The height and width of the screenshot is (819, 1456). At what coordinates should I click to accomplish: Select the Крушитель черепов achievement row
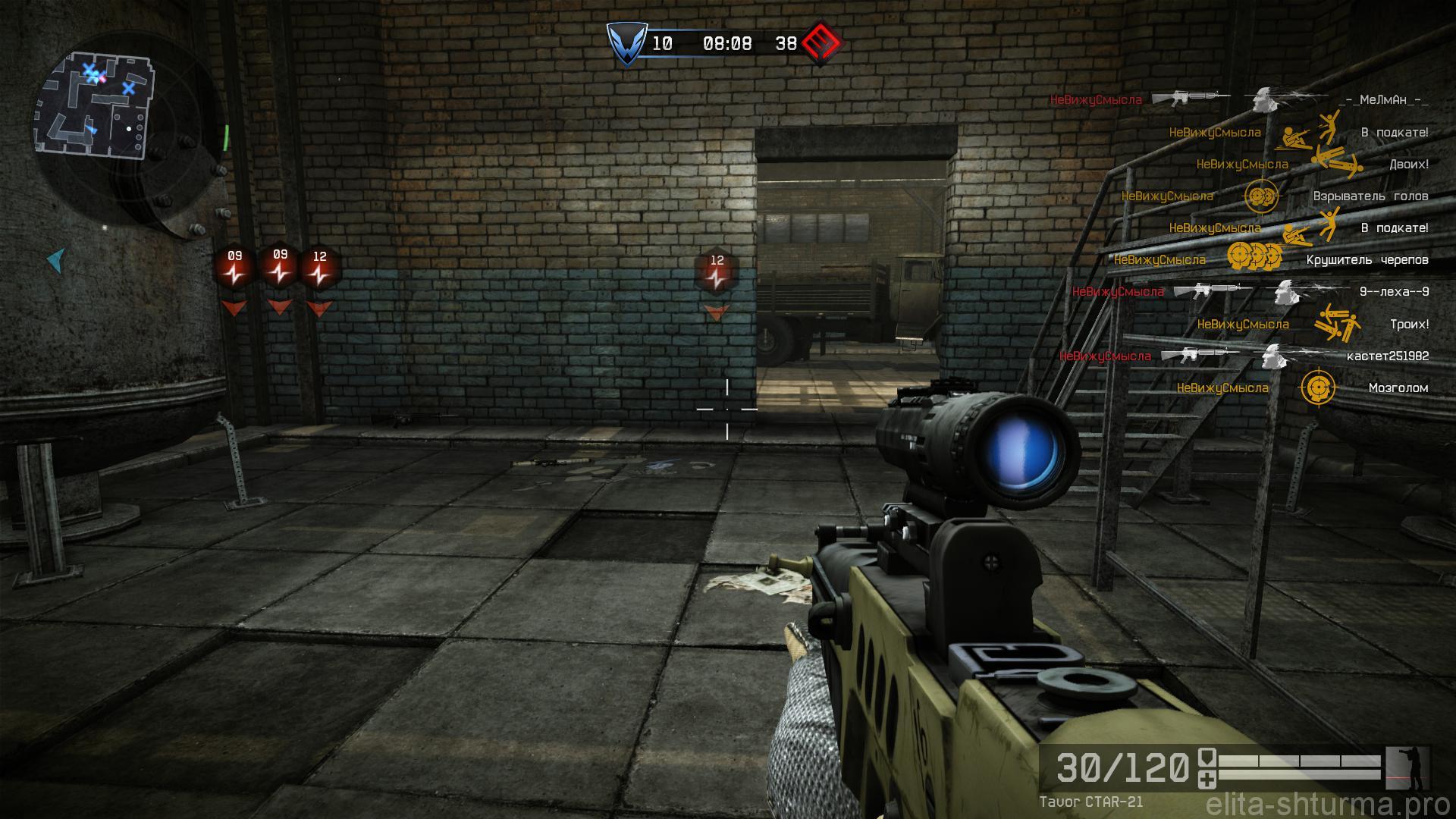coord(1271,260)
